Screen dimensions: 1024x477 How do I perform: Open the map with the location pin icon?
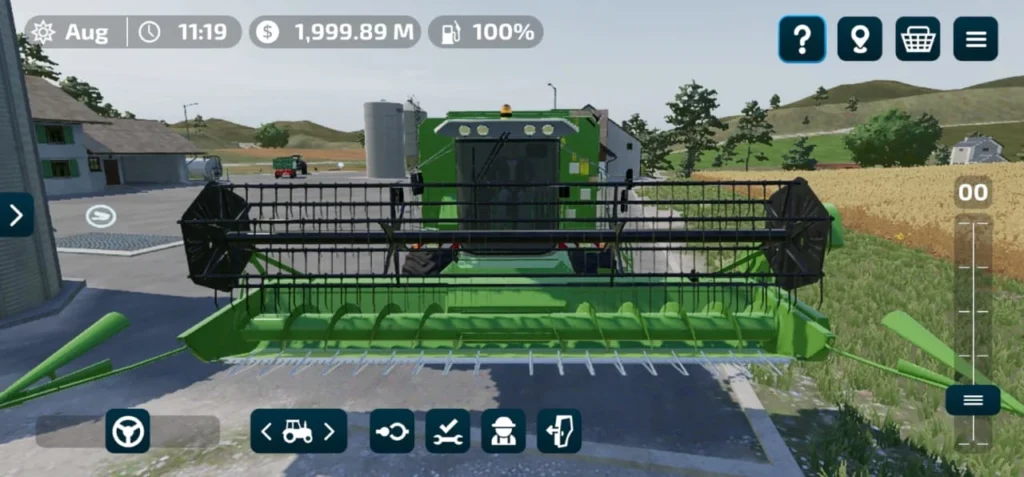coord(859,39)
